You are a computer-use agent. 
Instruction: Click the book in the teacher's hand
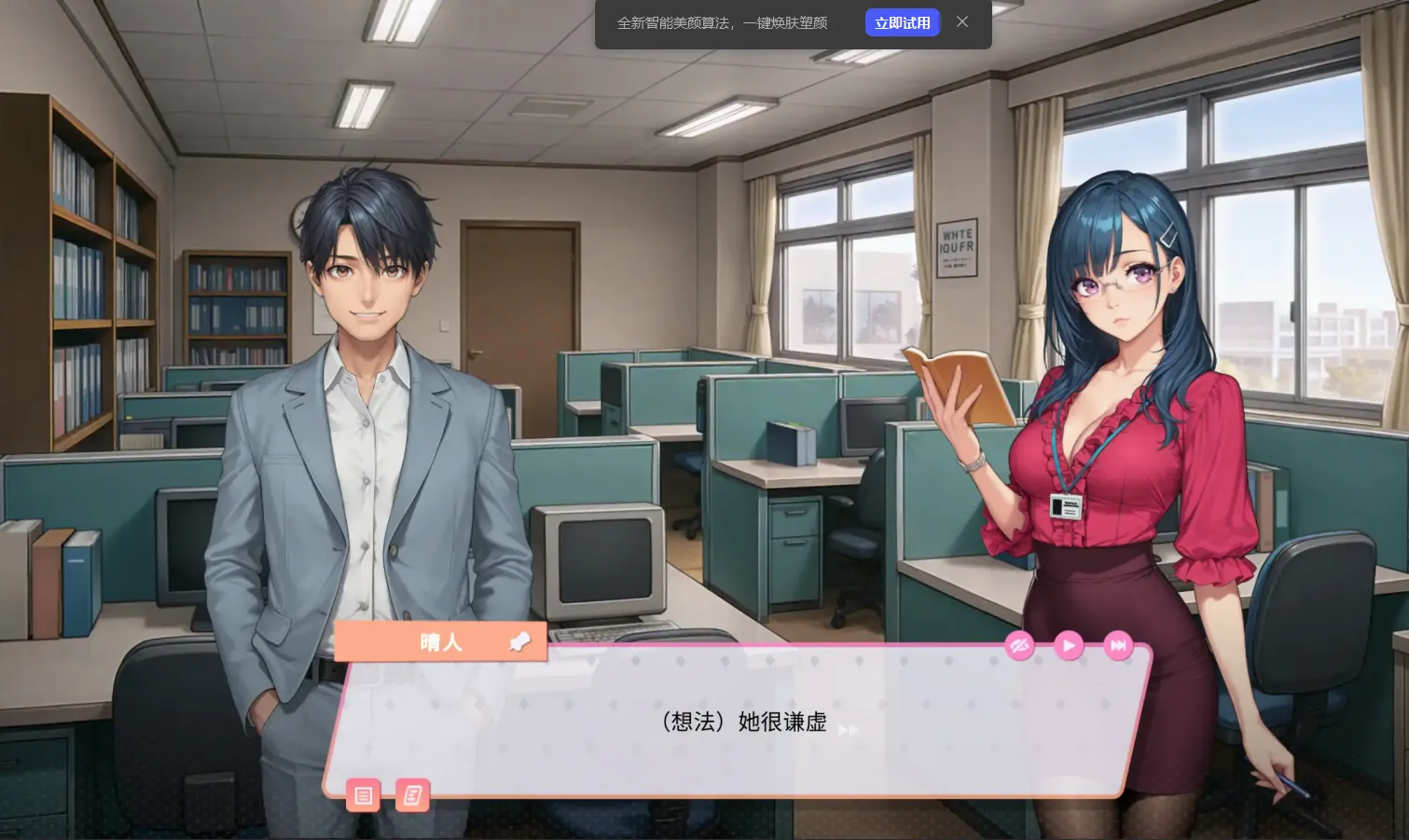[x=960, y=387]
